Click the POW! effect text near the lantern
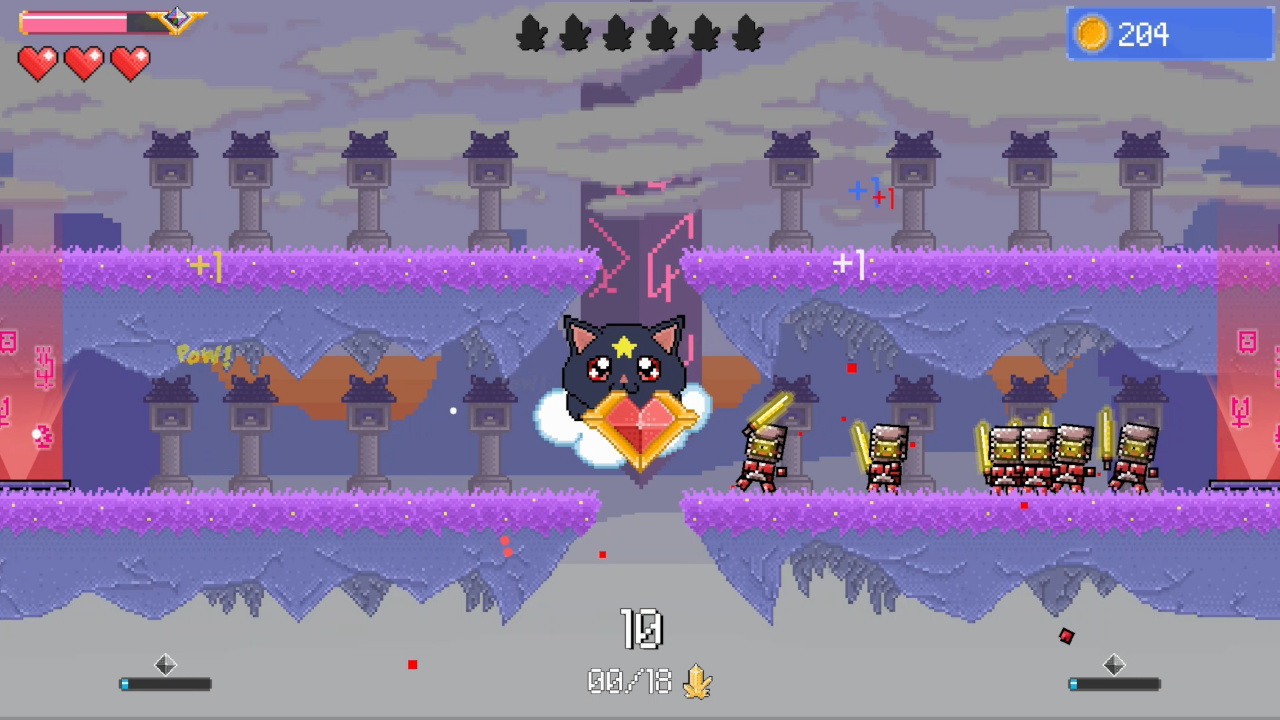Screen dimensions: 1280x720 pos(205,354)
